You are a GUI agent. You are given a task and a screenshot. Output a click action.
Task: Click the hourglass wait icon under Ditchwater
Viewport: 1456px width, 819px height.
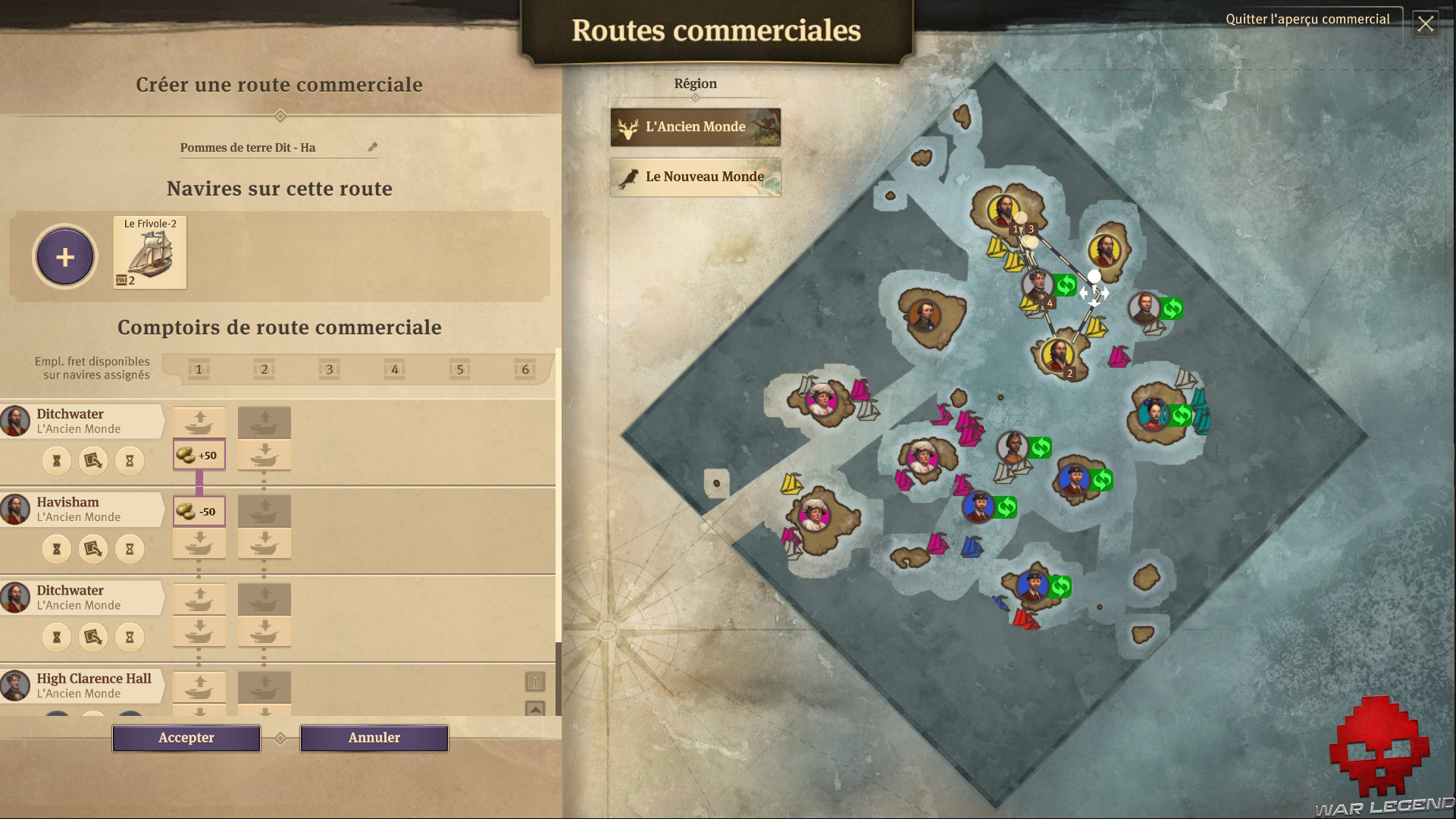(x=57, y=460)
